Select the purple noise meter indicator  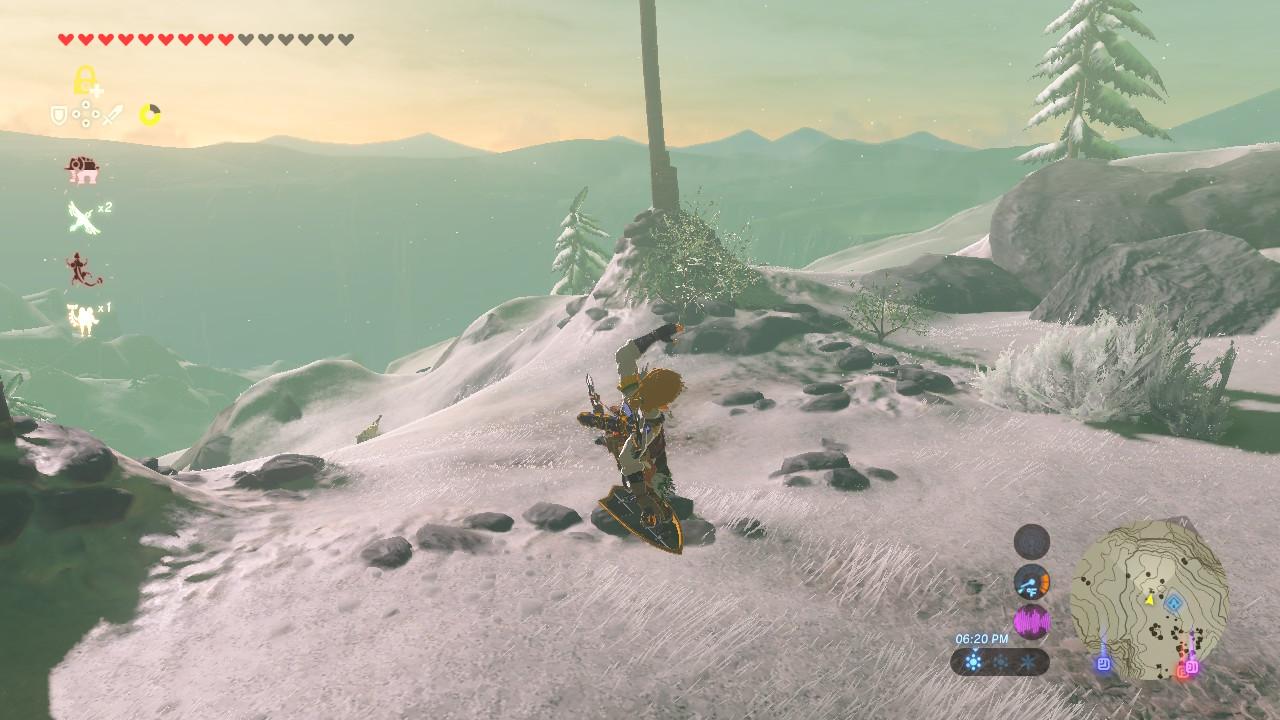click(1031, 623)
